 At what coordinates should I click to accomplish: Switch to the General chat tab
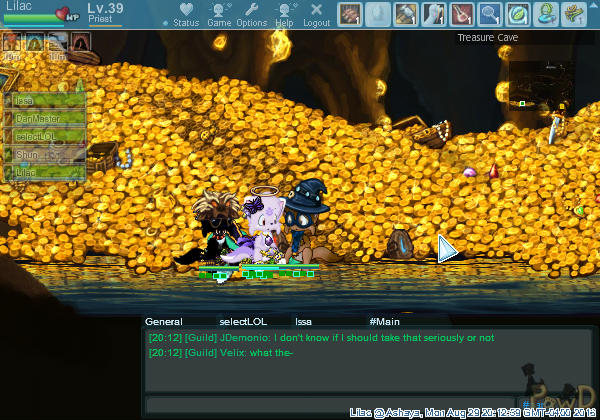click(164, 321)
